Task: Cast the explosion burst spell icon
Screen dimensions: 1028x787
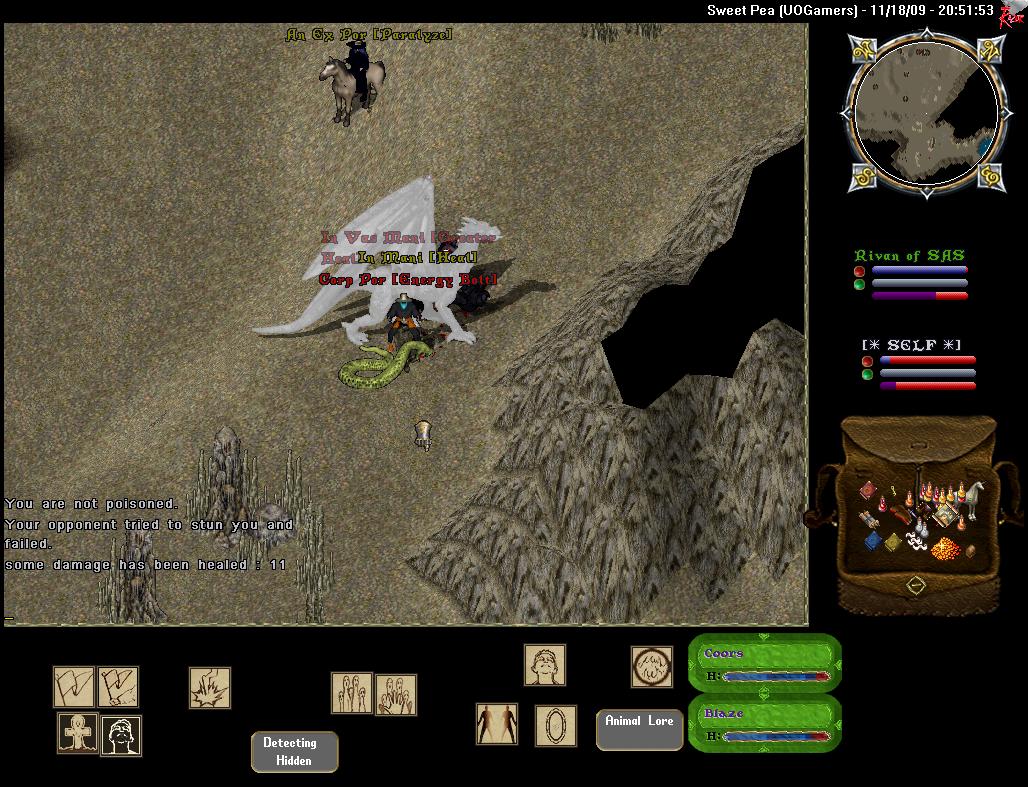Action: (210, 688)
